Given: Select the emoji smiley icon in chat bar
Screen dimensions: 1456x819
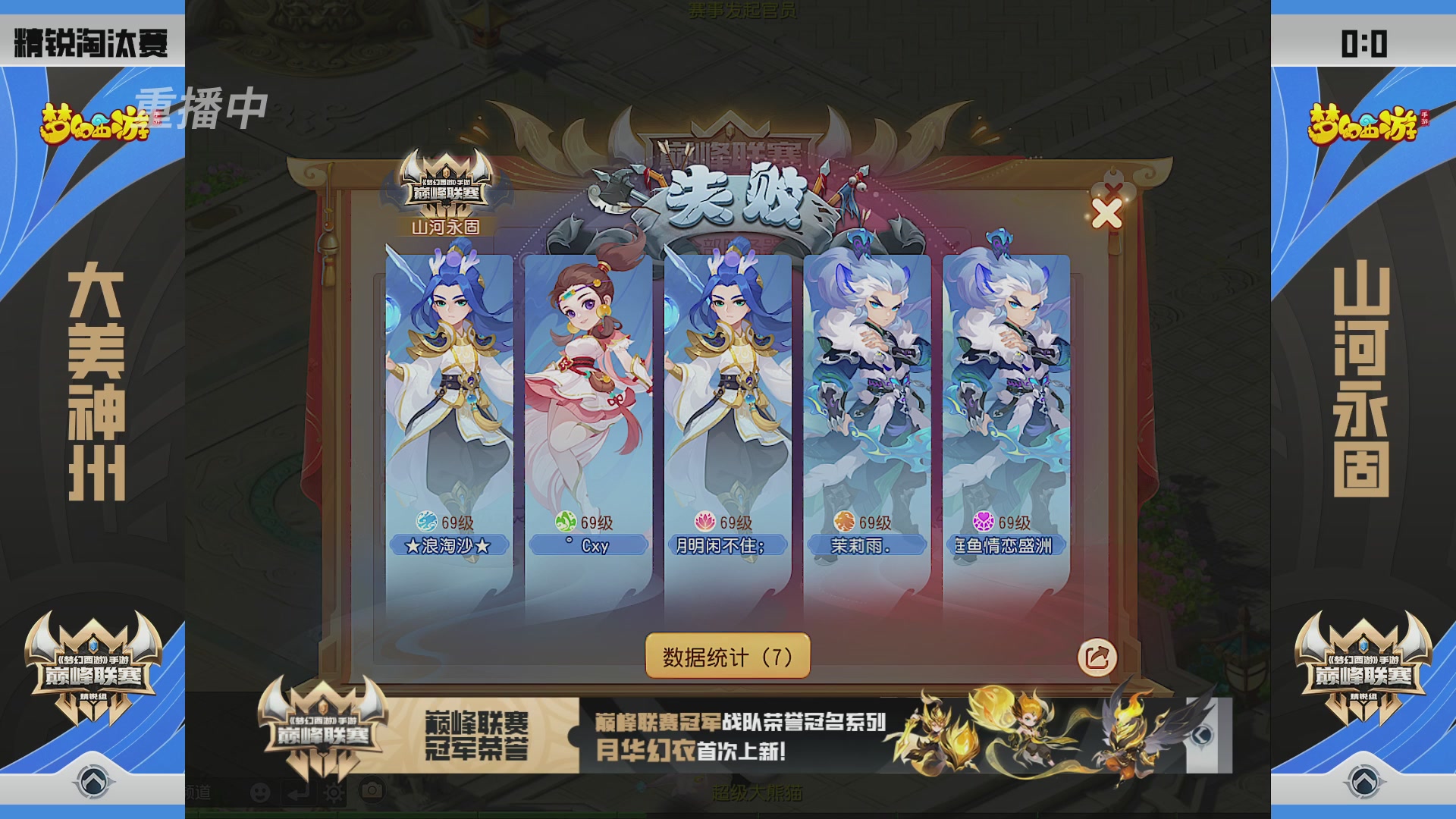Looking at the screenshot, I should coord(260,792).
